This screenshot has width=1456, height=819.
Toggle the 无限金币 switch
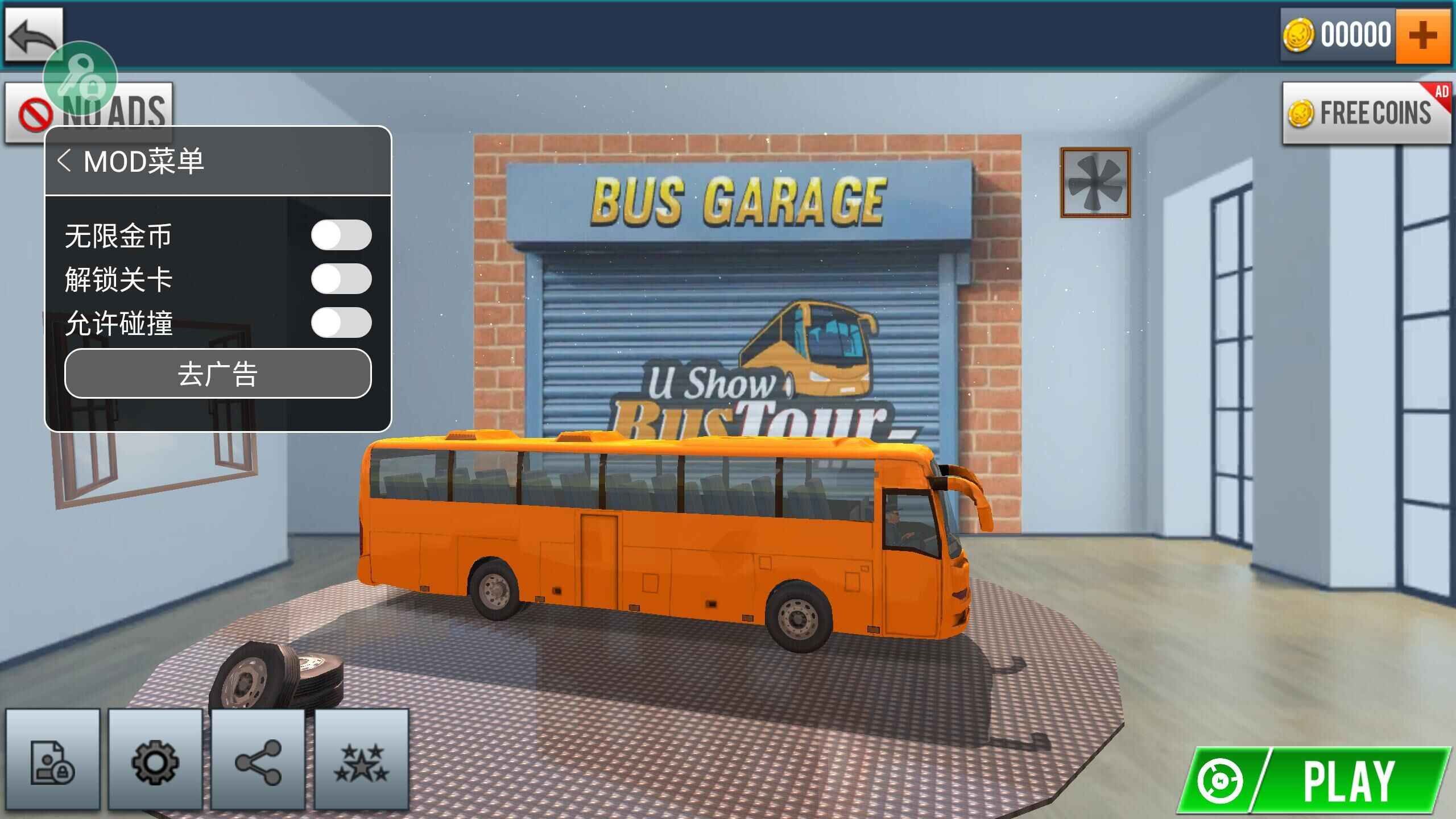pos(341,235)
